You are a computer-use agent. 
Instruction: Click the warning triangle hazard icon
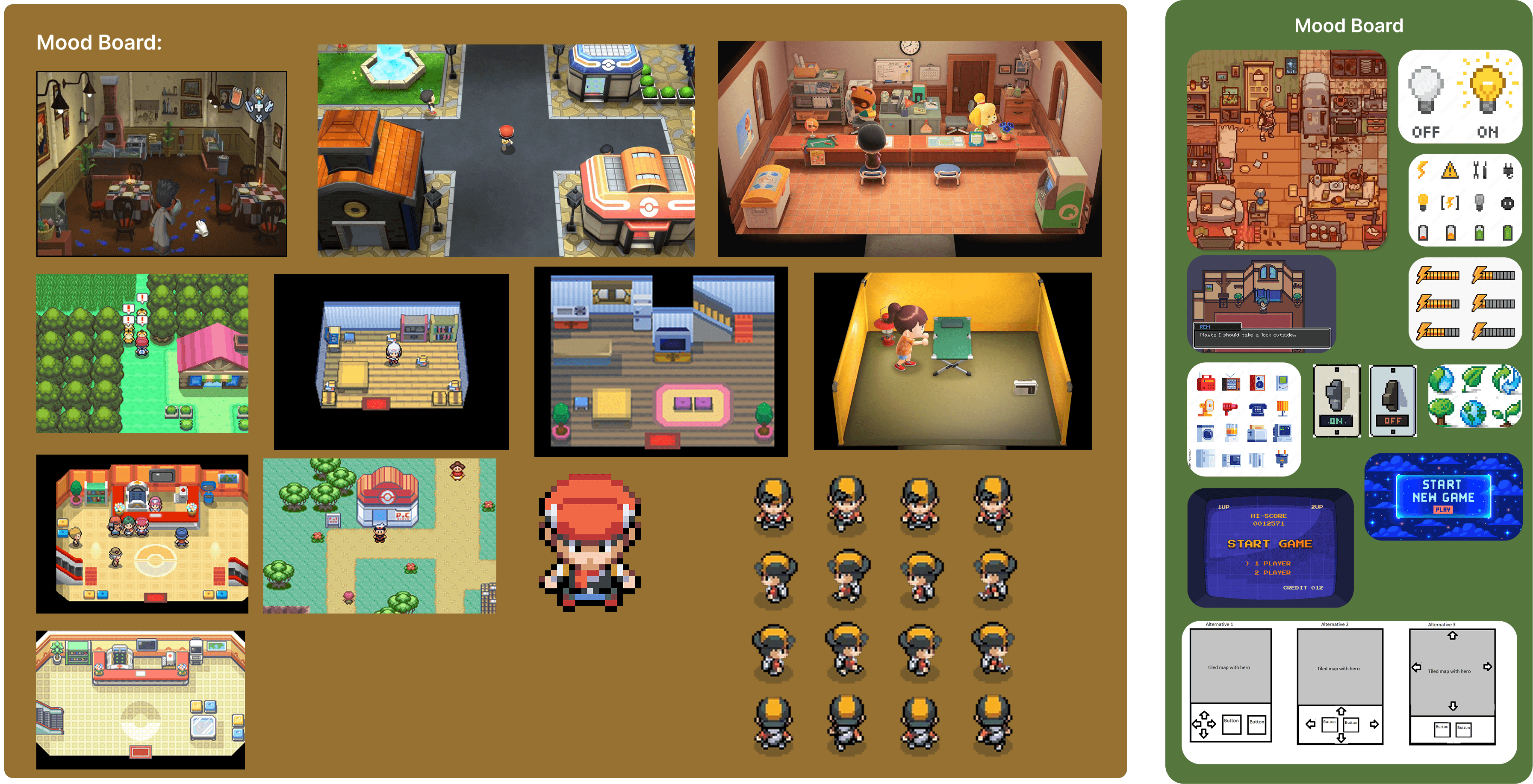tap(1450, 171)
